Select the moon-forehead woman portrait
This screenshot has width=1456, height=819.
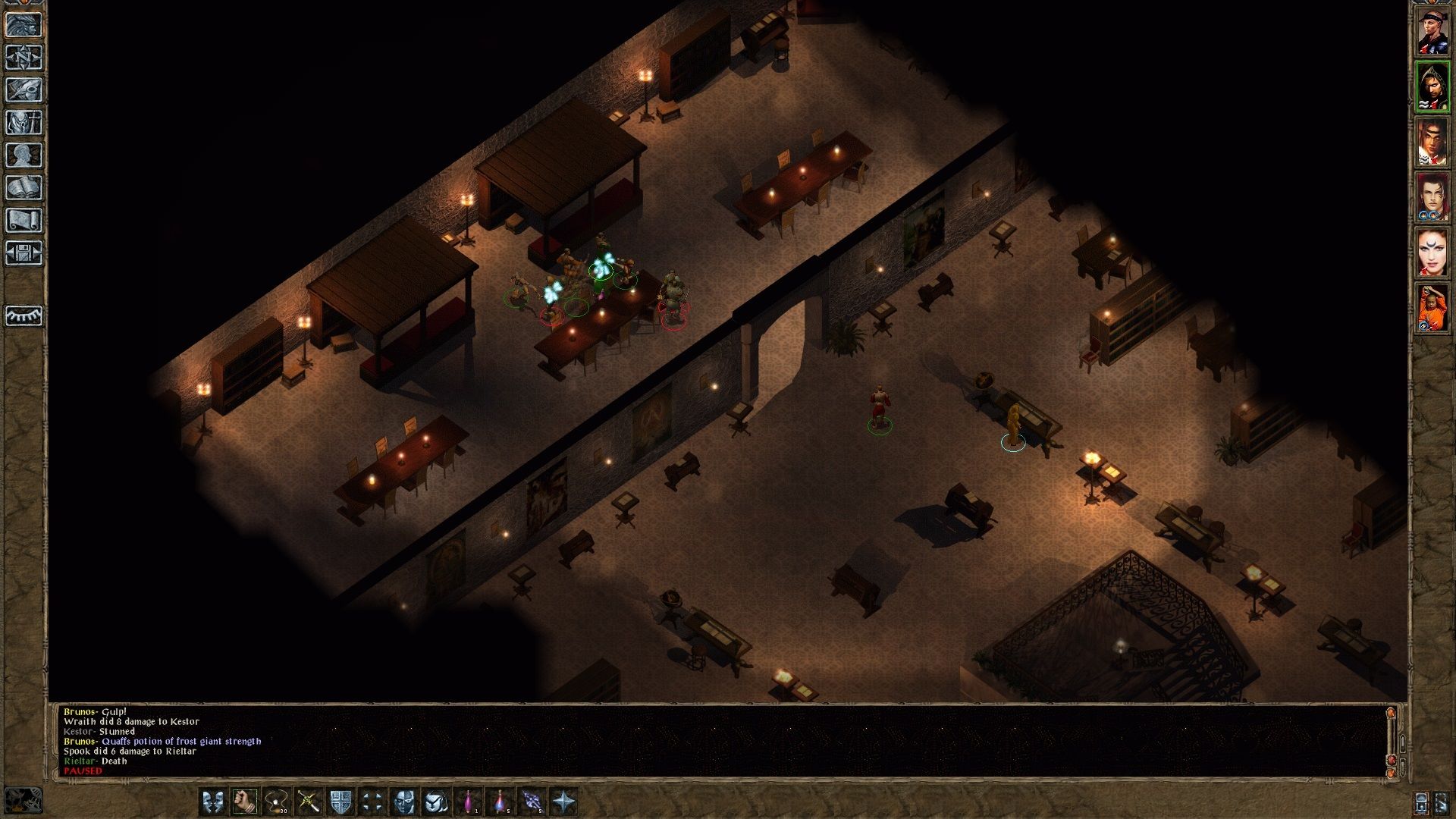[x=1432, y=253]
